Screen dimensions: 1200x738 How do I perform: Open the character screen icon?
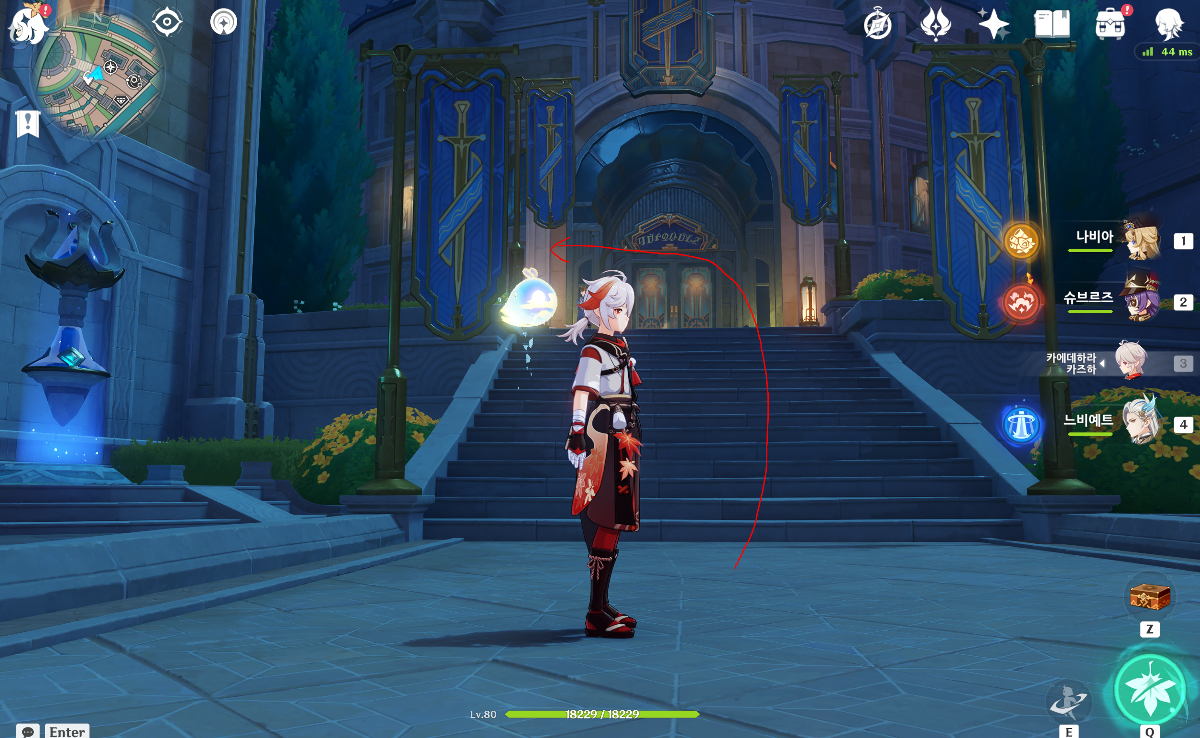[1169, 22]
